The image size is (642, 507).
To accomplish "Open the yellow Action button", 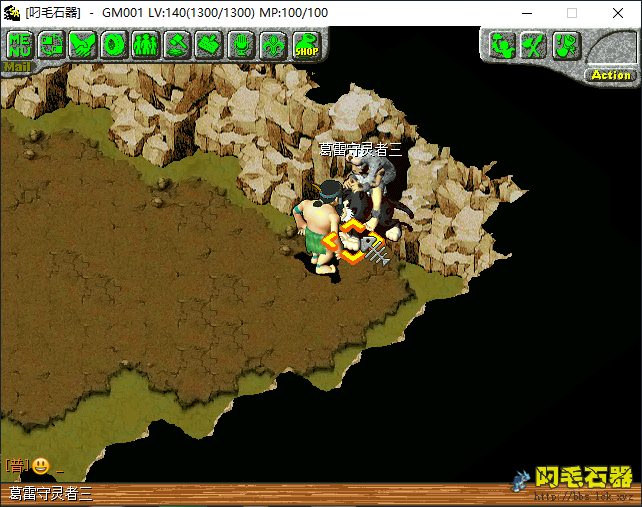I will pyautogui.click(x=610, y=75).
